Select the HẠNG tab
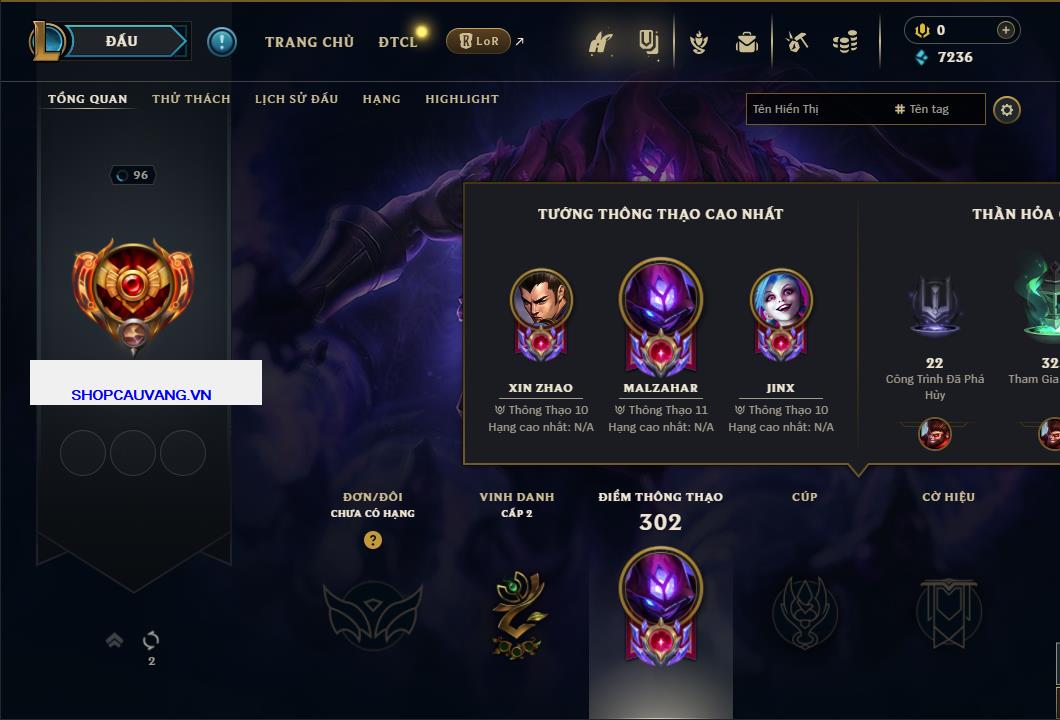 pos(381,99)
